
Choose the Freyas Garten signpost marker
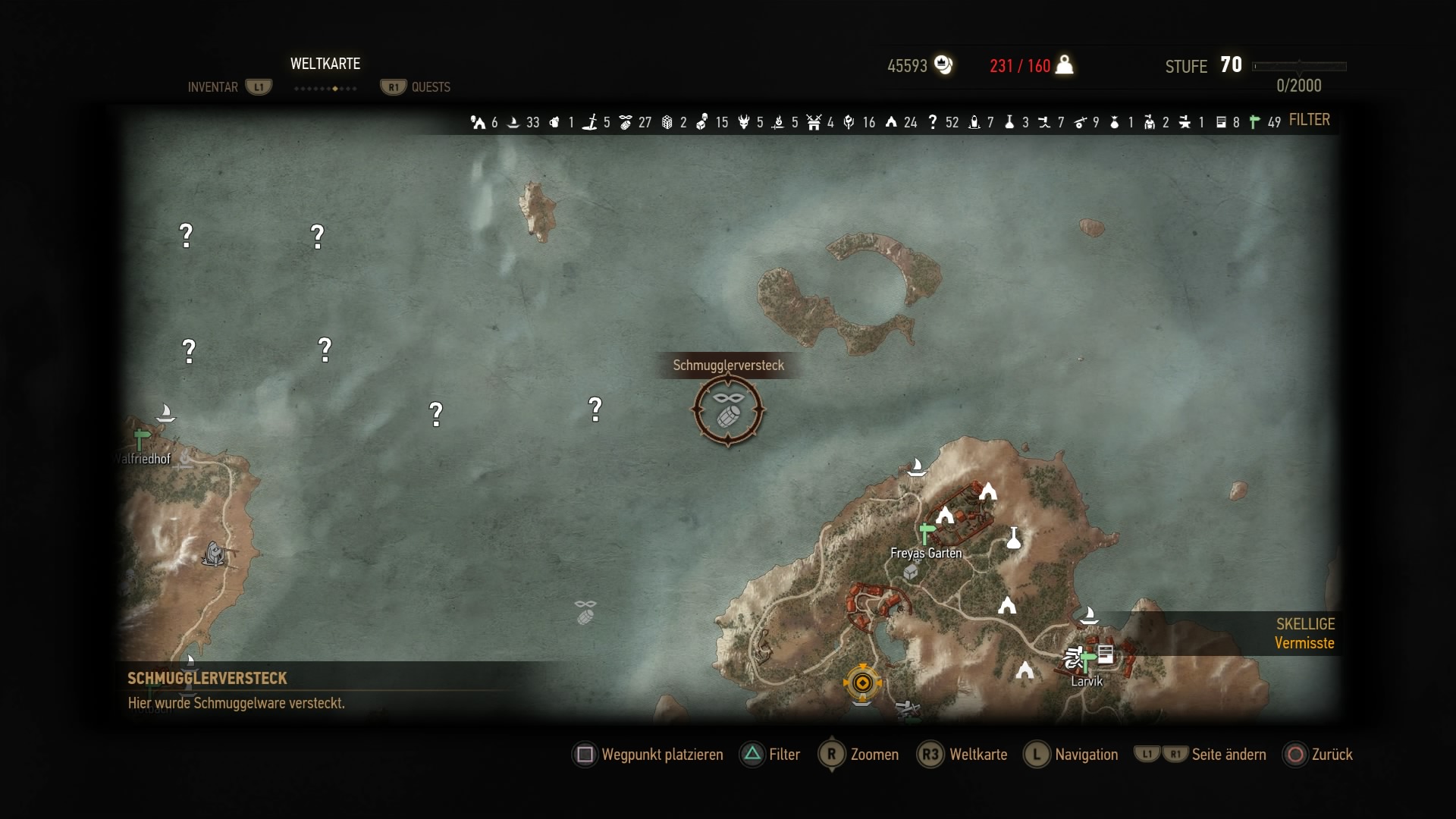925,531
